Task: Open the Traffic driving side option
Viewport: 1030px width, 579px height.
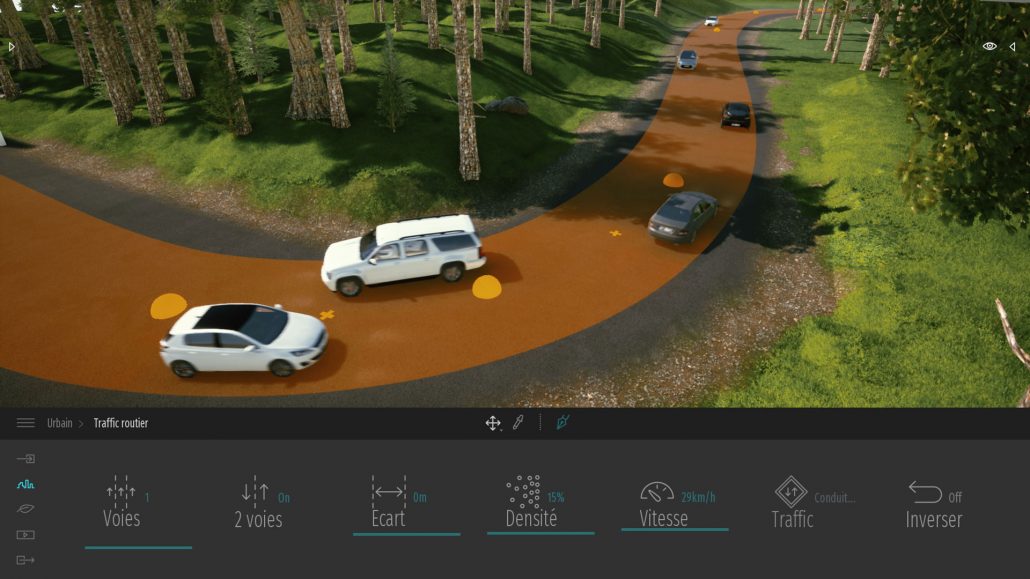Action: click(x=792, y=504)
